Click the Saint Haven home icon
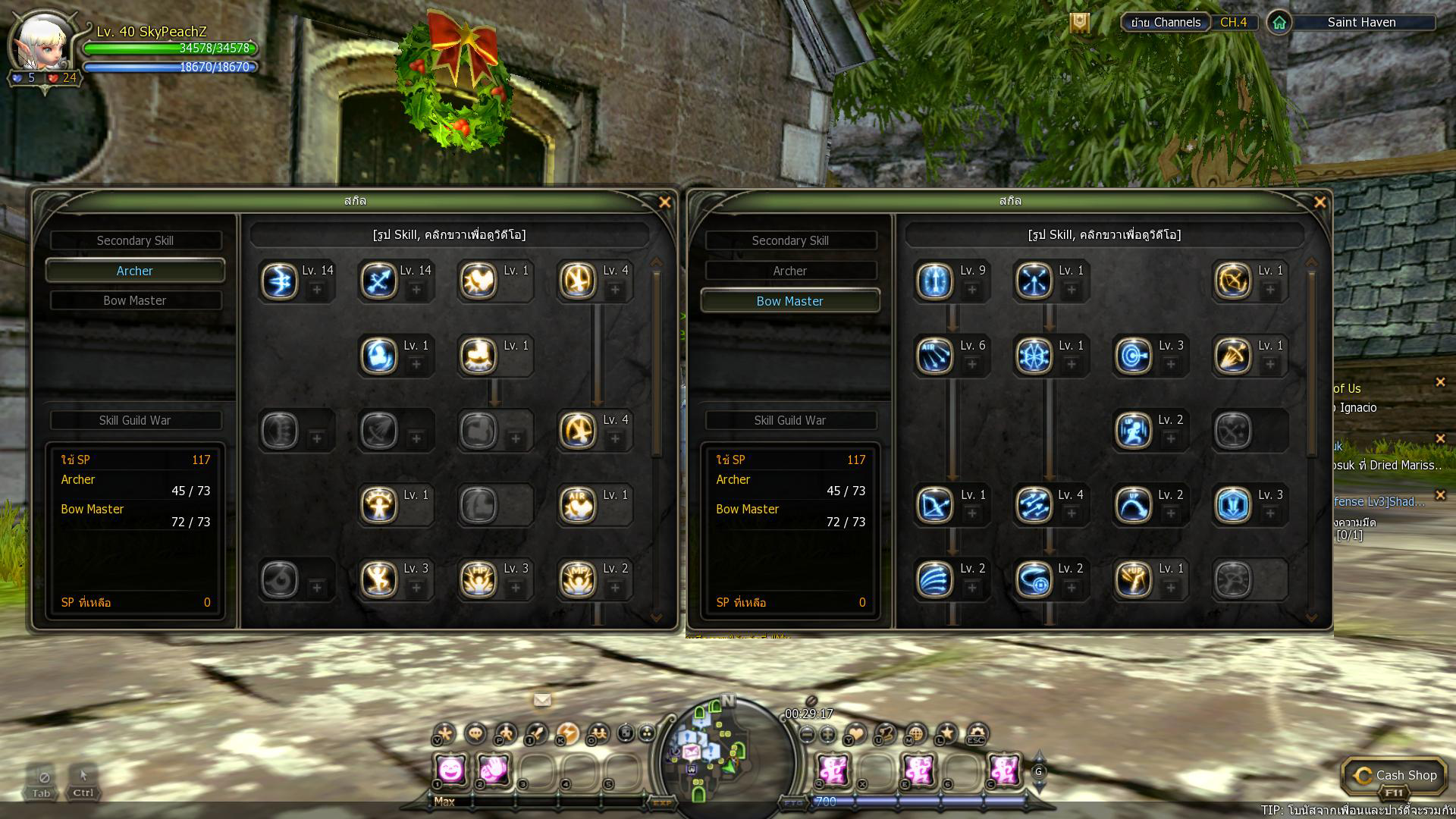Viewport: 1456px width, 819px height. click(1279, 23)
